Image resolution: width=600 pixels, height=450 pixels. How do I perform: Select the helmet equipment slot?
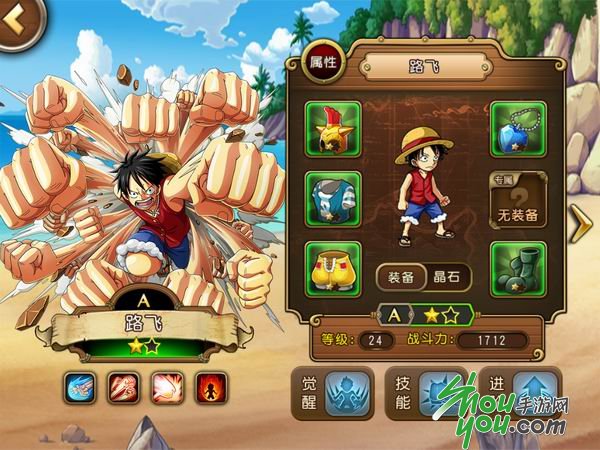point(334,127)
